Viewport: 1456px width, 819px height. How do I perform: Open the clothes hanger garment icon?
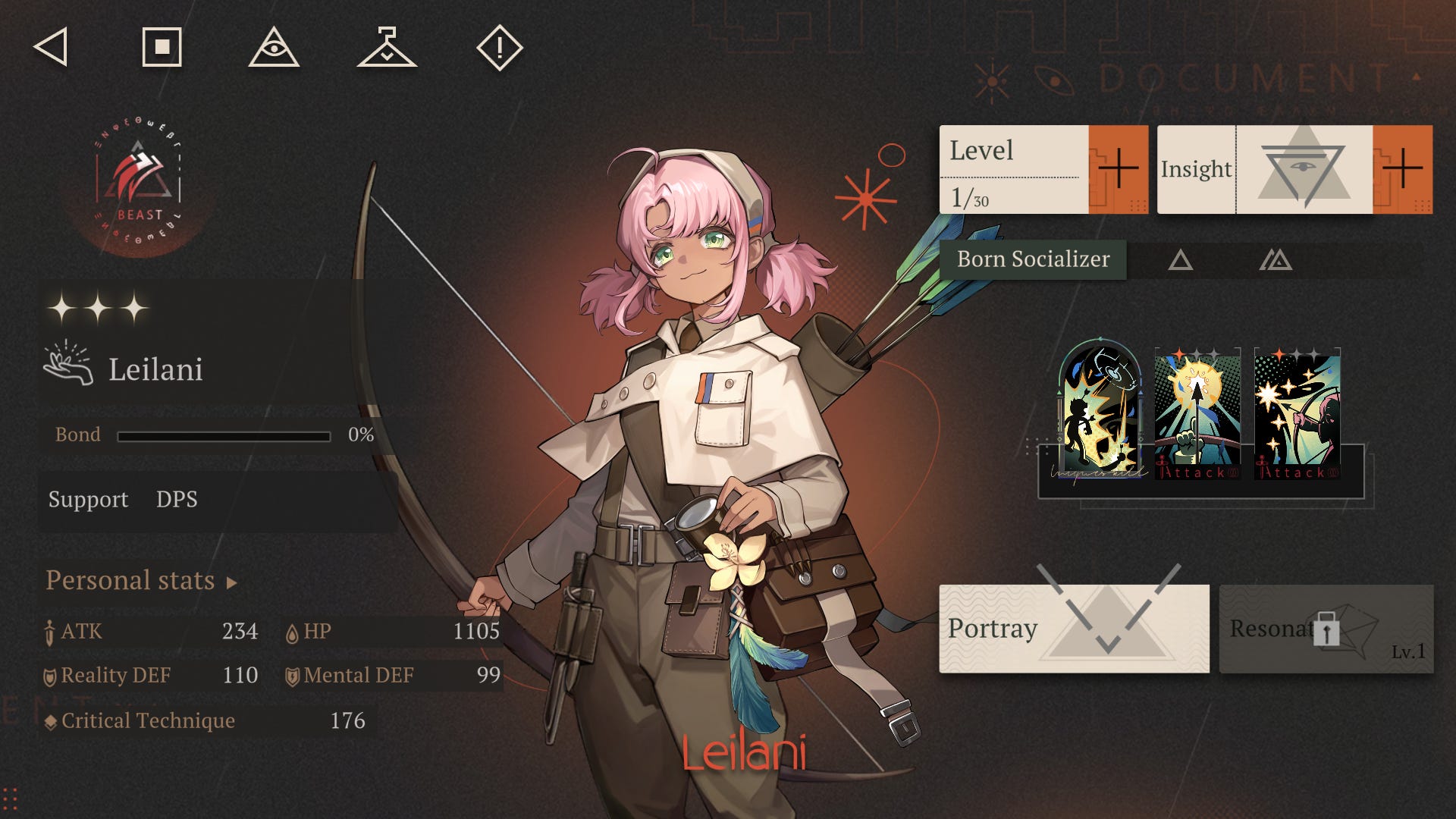(387, 48)
